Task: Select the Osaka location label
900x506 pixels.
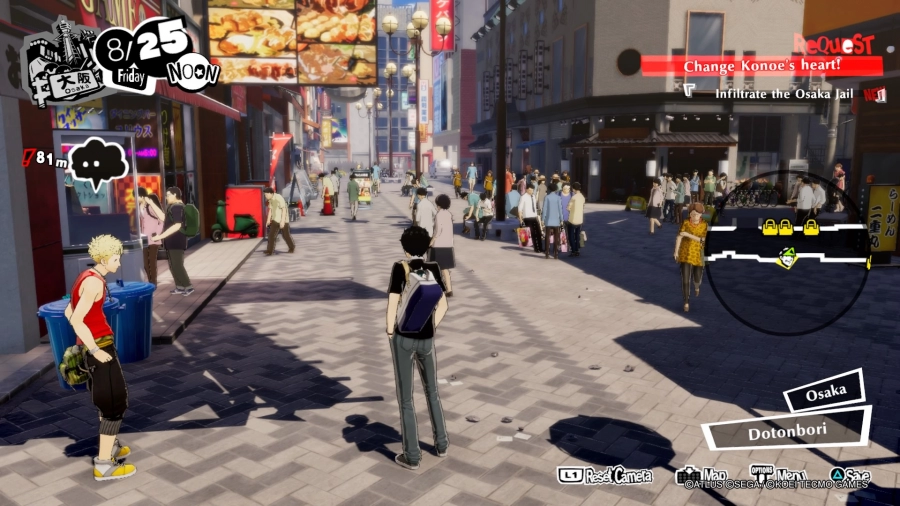Action: 824,390
